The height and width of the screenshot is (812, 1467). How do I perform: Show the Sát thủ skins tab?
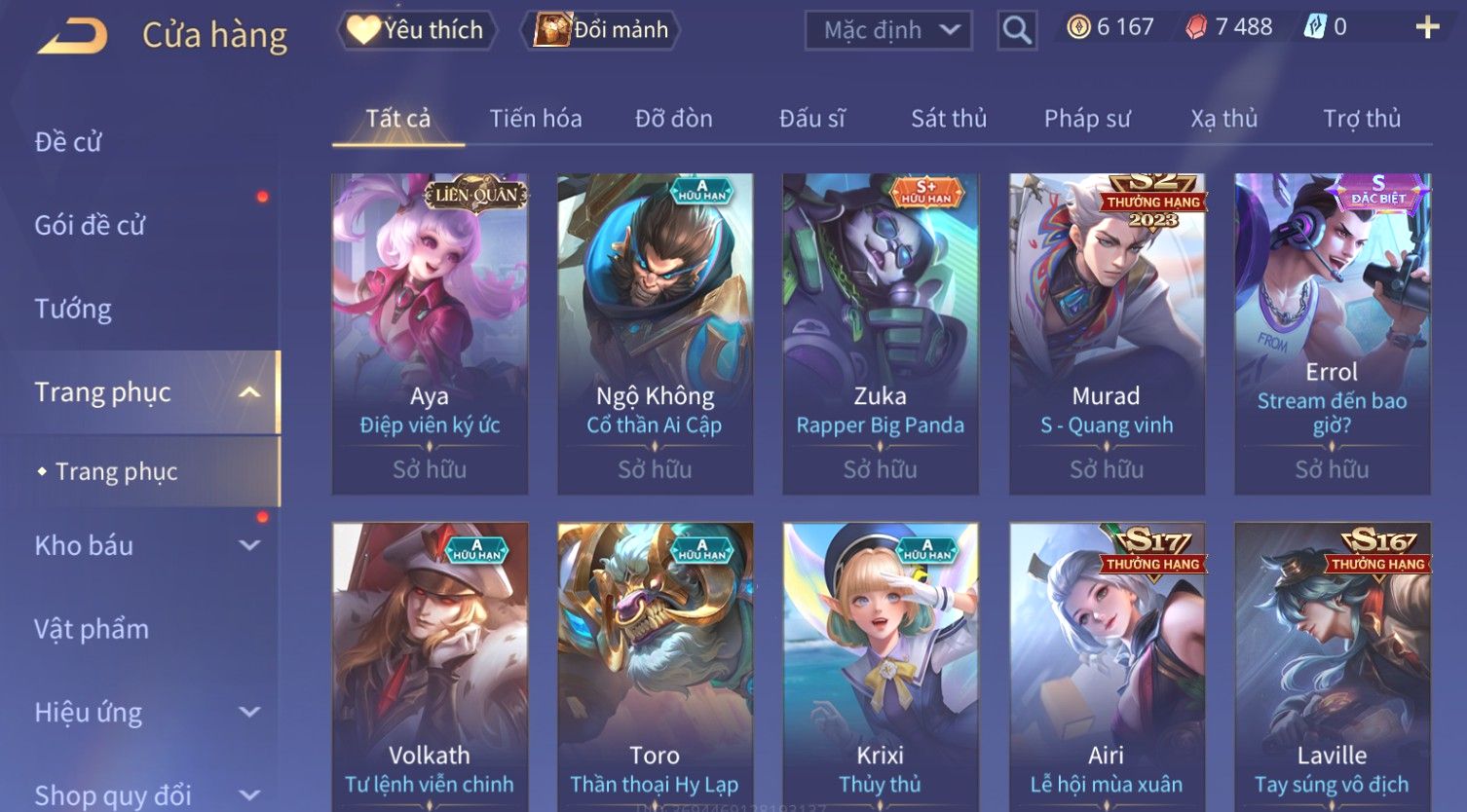[948, 119]
